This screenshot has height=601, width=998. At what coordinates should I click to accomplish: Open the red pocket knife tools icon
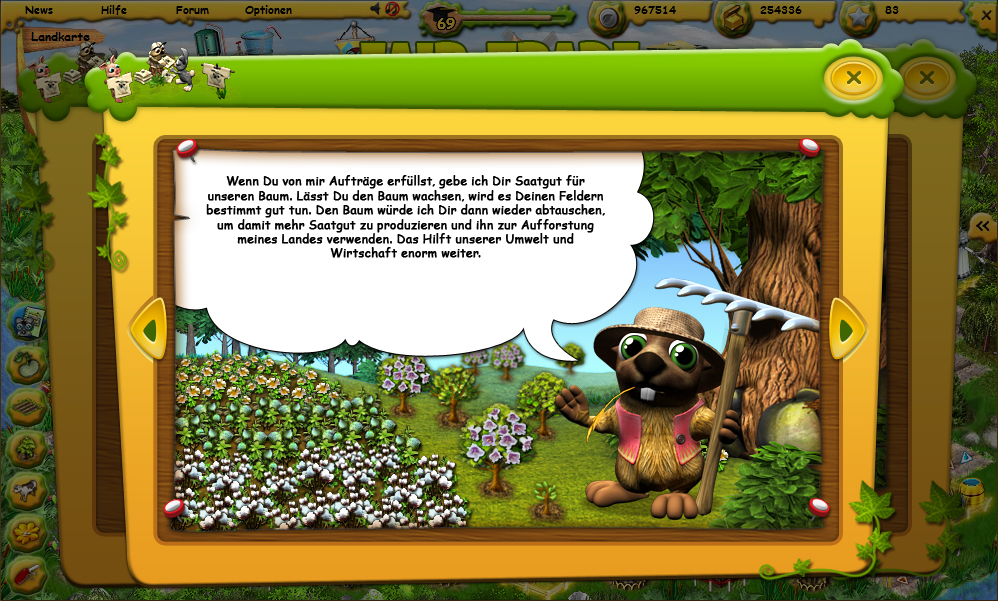tap(27, 573)
